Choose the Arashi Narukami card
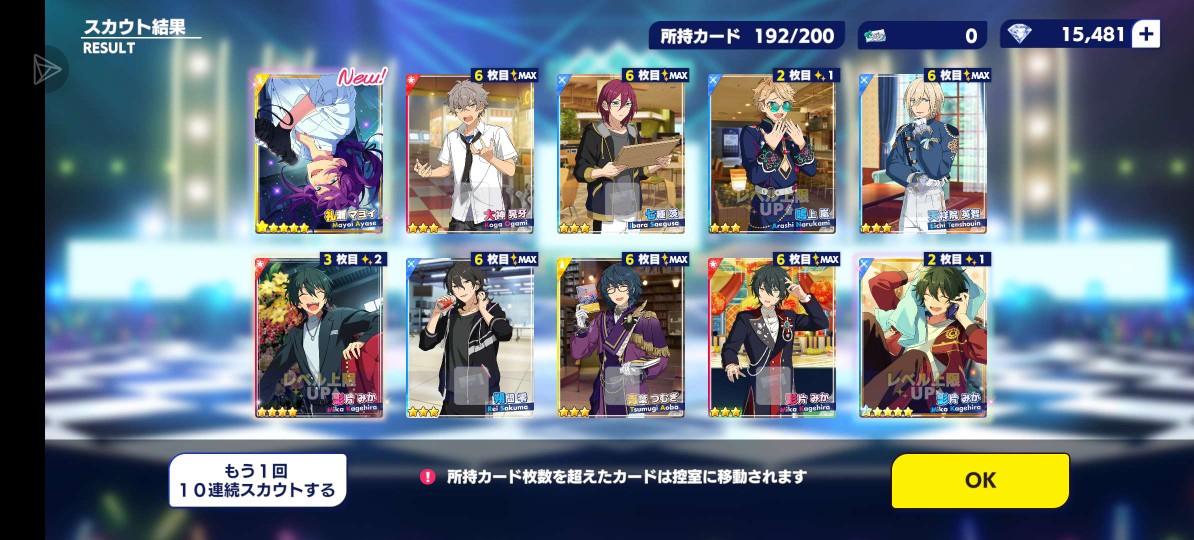 click(x=772, y=152)
